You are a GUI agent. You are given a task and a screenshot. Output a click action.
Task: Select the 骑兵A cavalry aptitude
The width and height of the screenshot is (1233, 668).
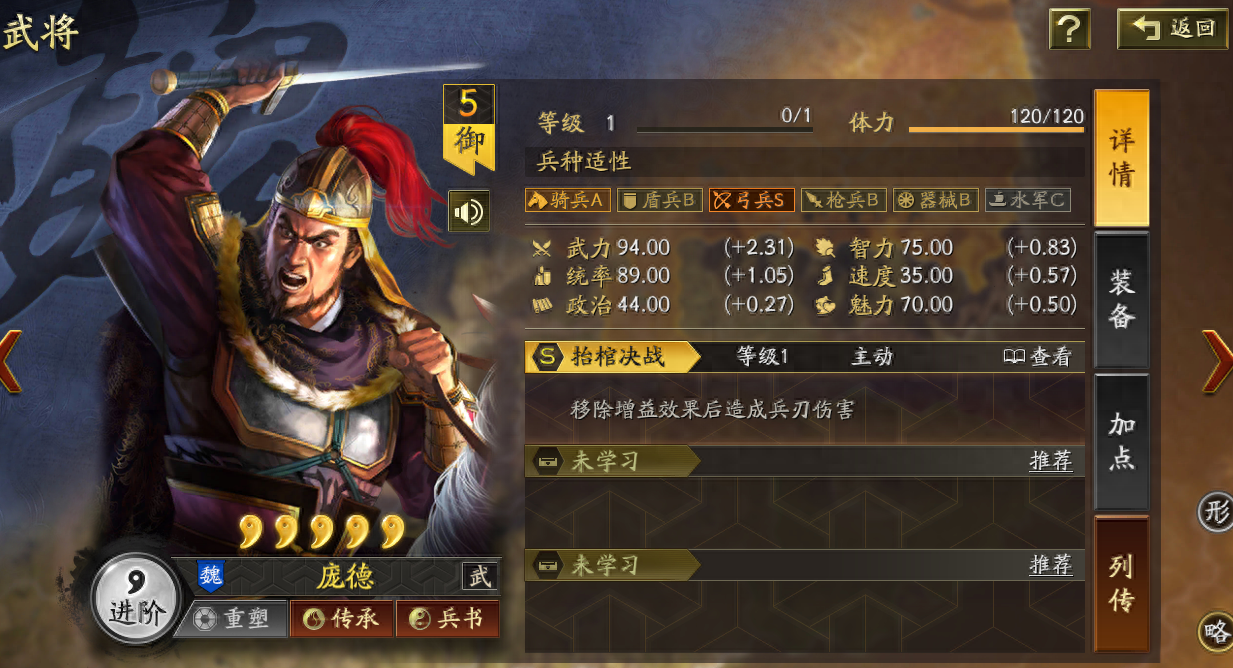click(x=567, y=200)
